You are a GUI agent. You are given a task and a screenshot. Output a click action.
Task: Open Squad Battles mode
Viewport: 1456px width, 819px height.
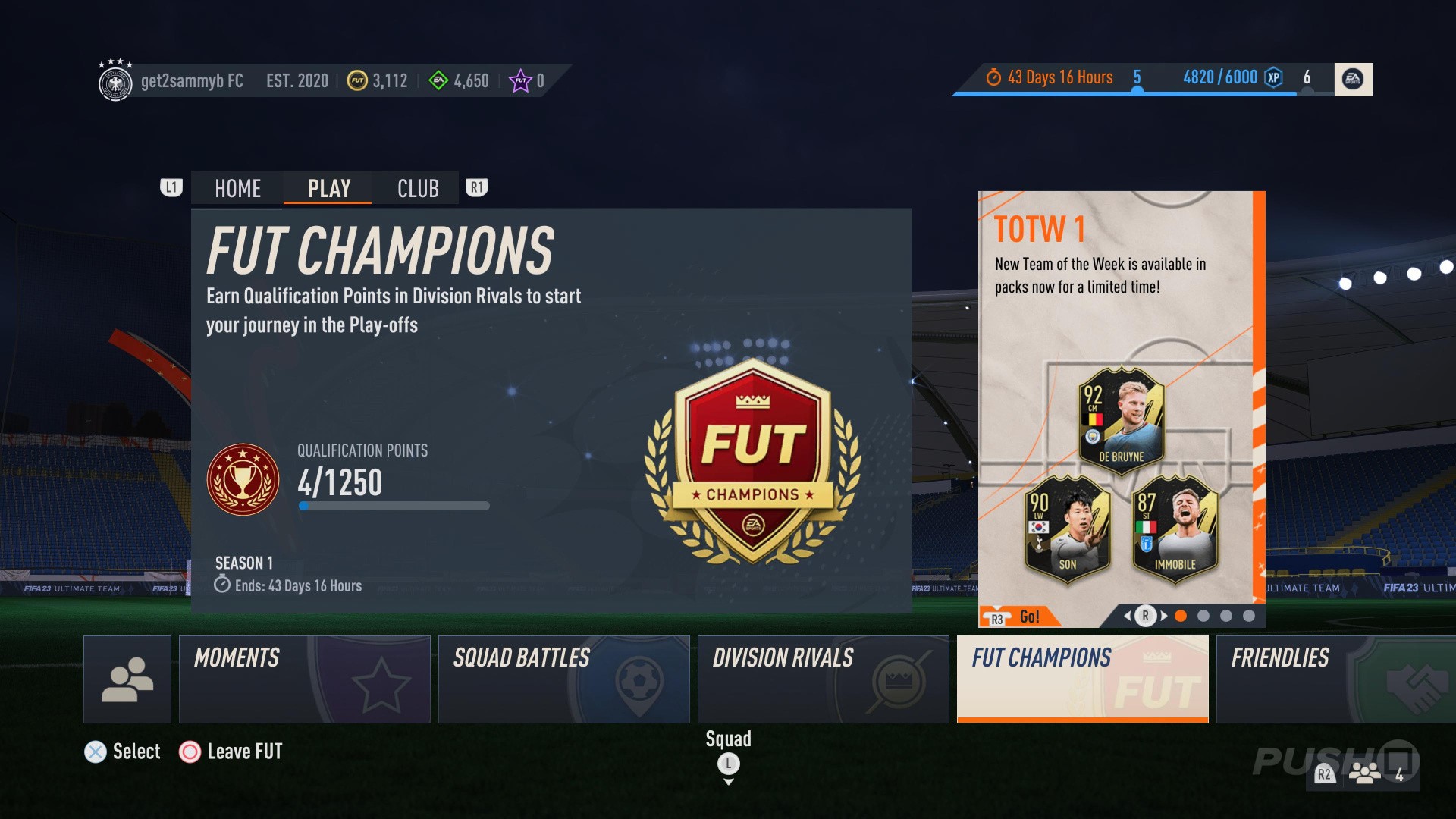click(564, 679)
